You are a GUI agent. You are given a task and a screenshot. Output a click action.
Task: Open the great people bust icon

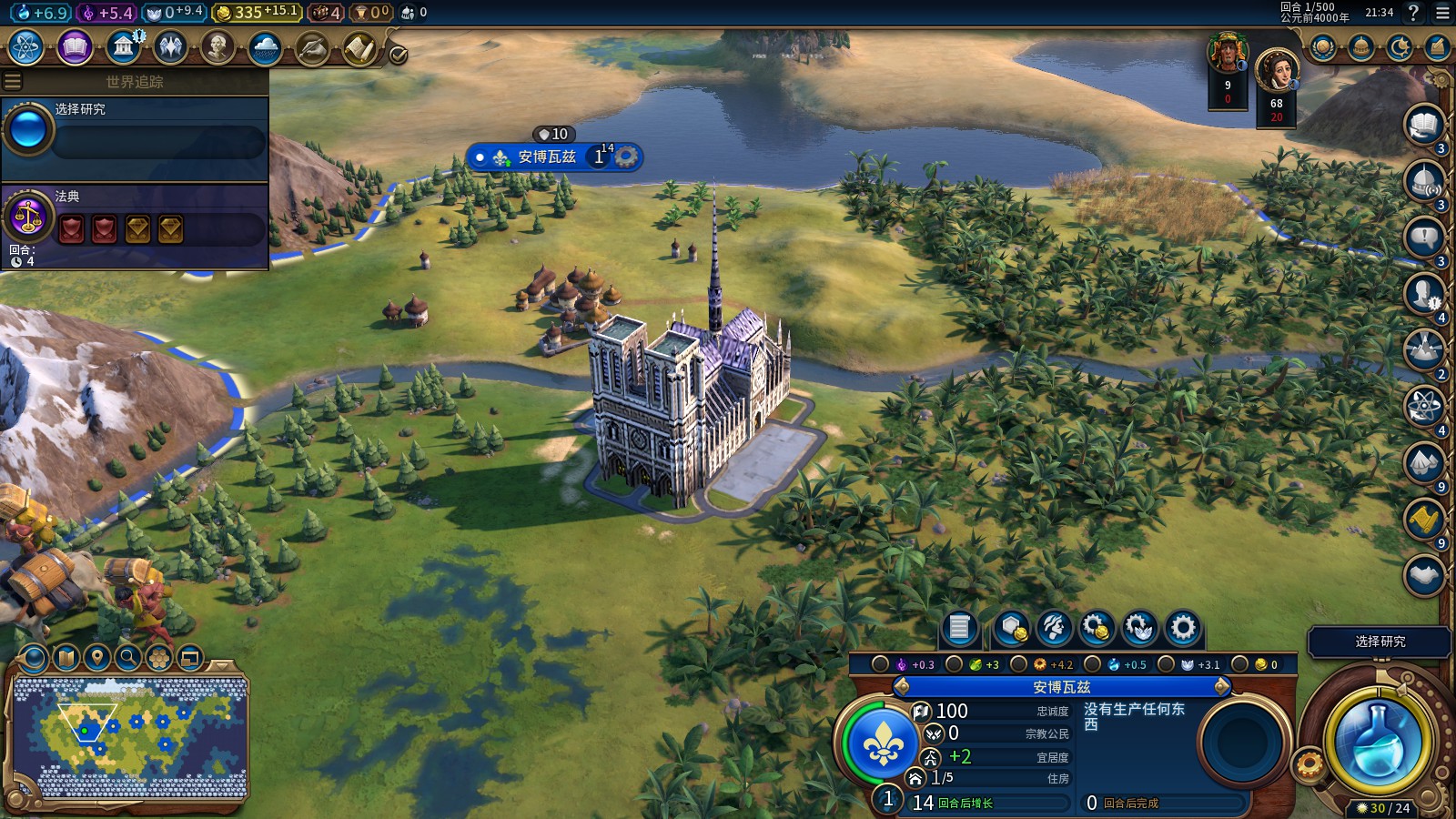(217, 47)
